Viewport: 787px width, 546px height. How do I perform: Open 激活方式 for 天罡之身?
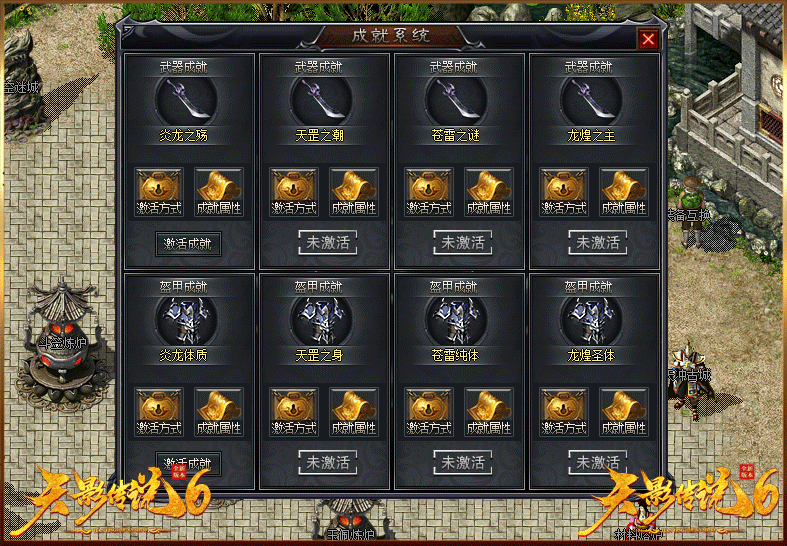tap(295, 411)
